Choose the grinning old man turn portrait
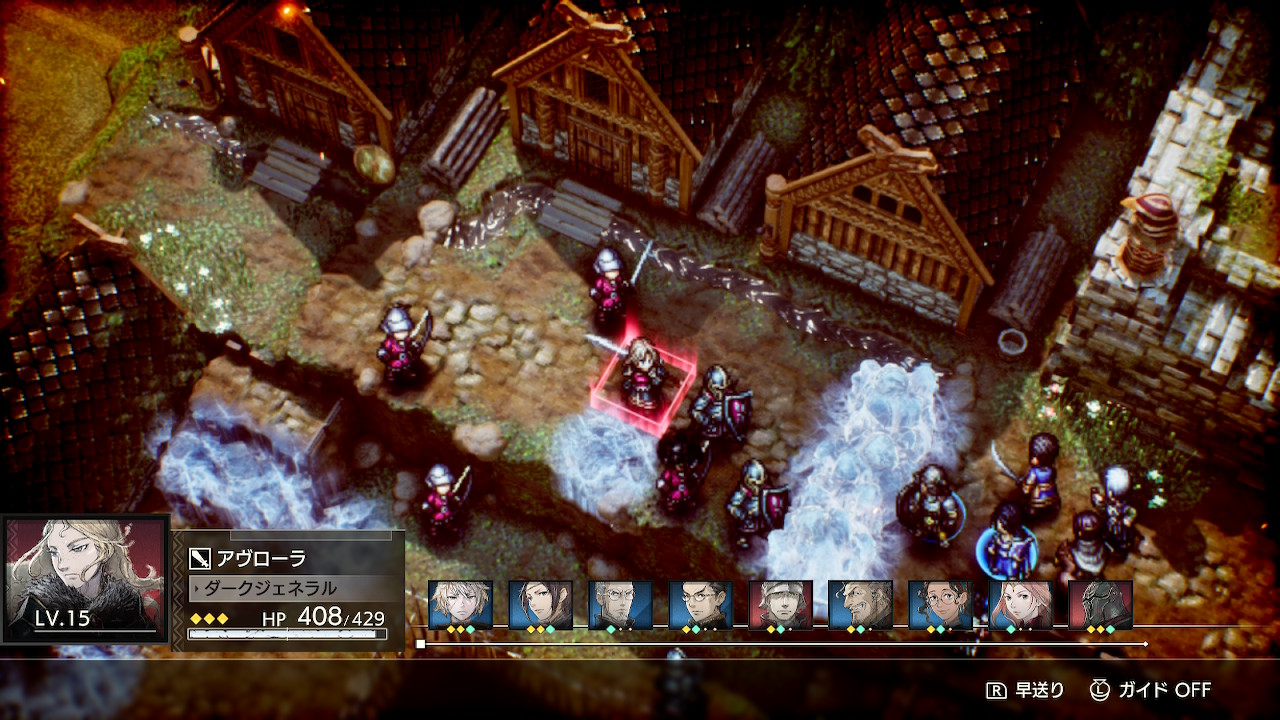 click(860, 604)
